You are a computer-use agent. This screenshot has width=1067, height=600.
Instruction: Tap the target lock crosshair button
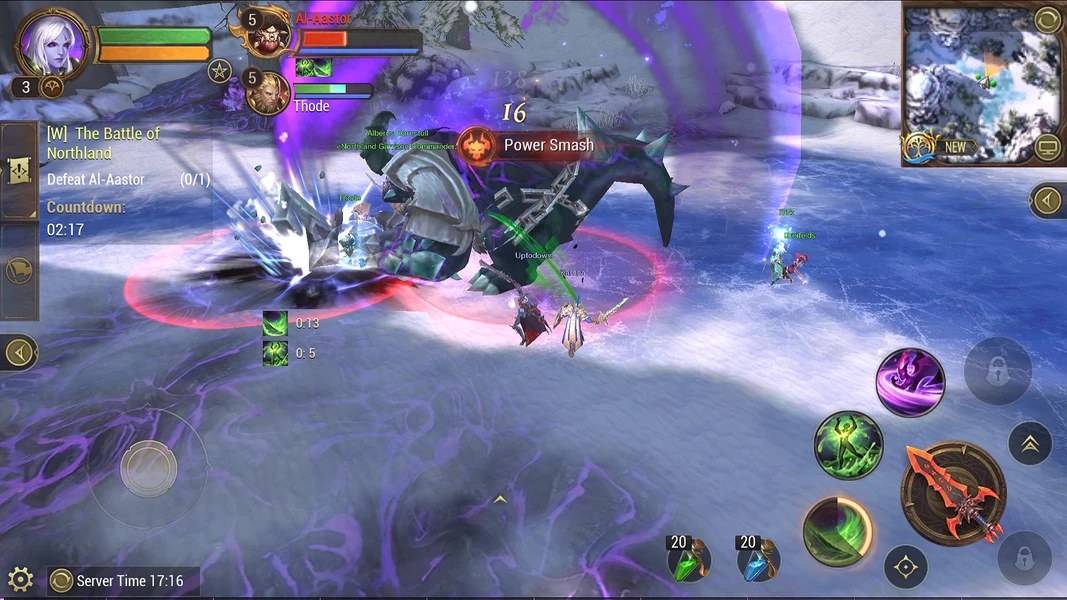point(906,567)
